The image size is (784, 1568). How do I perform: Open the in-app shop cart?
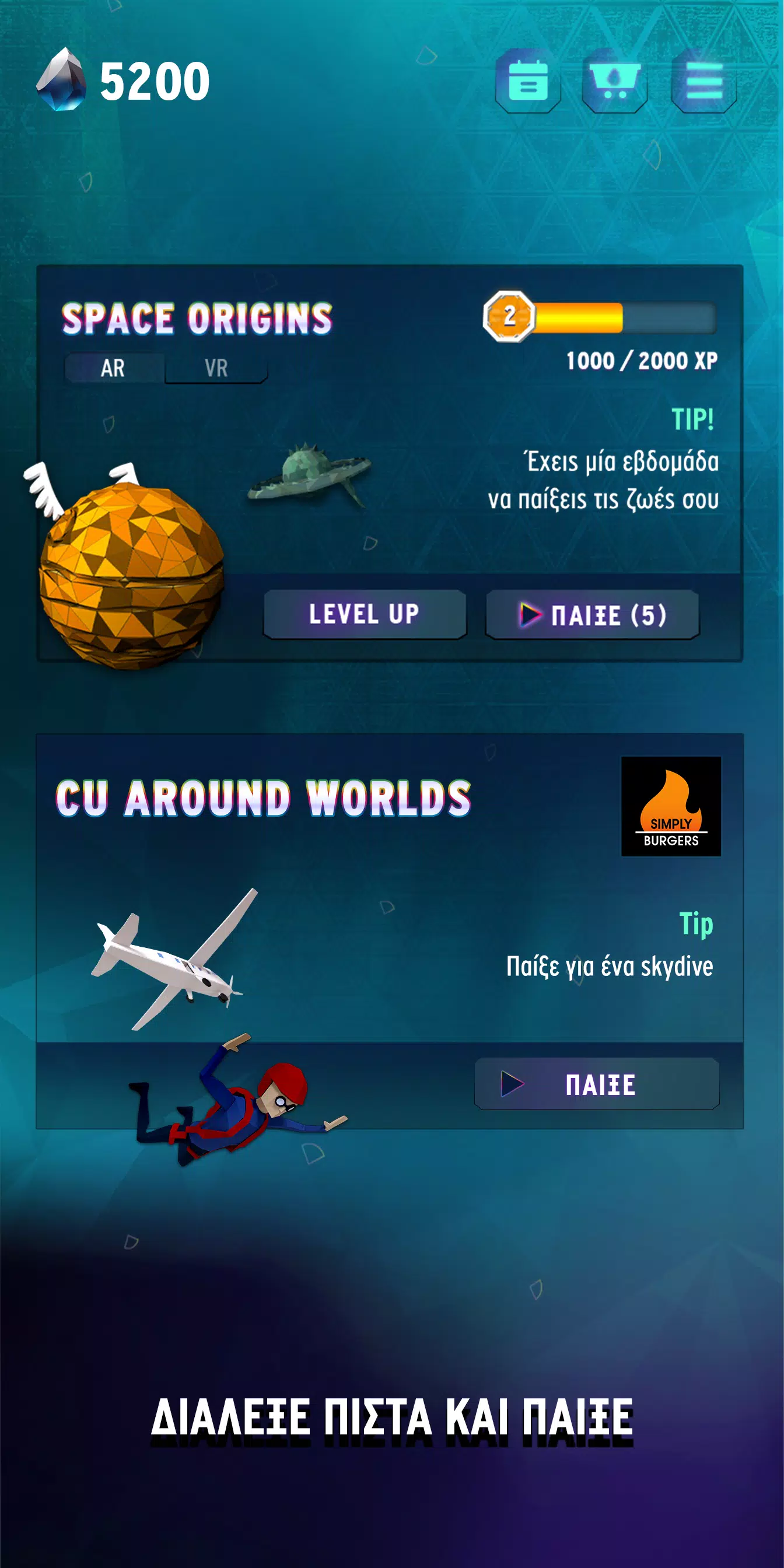coord(614,81)
